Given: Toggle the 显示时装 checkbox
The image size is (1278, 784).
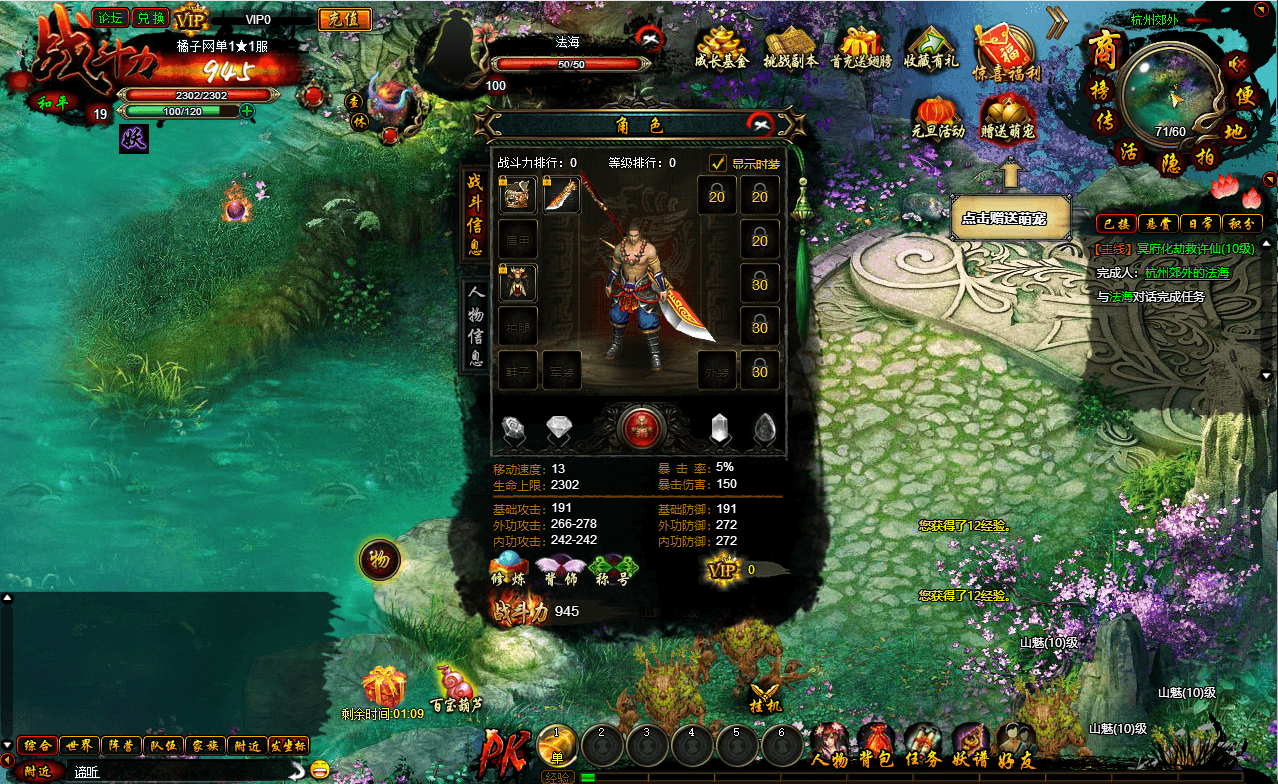Looking at the screenshot, I should point(718,163).
